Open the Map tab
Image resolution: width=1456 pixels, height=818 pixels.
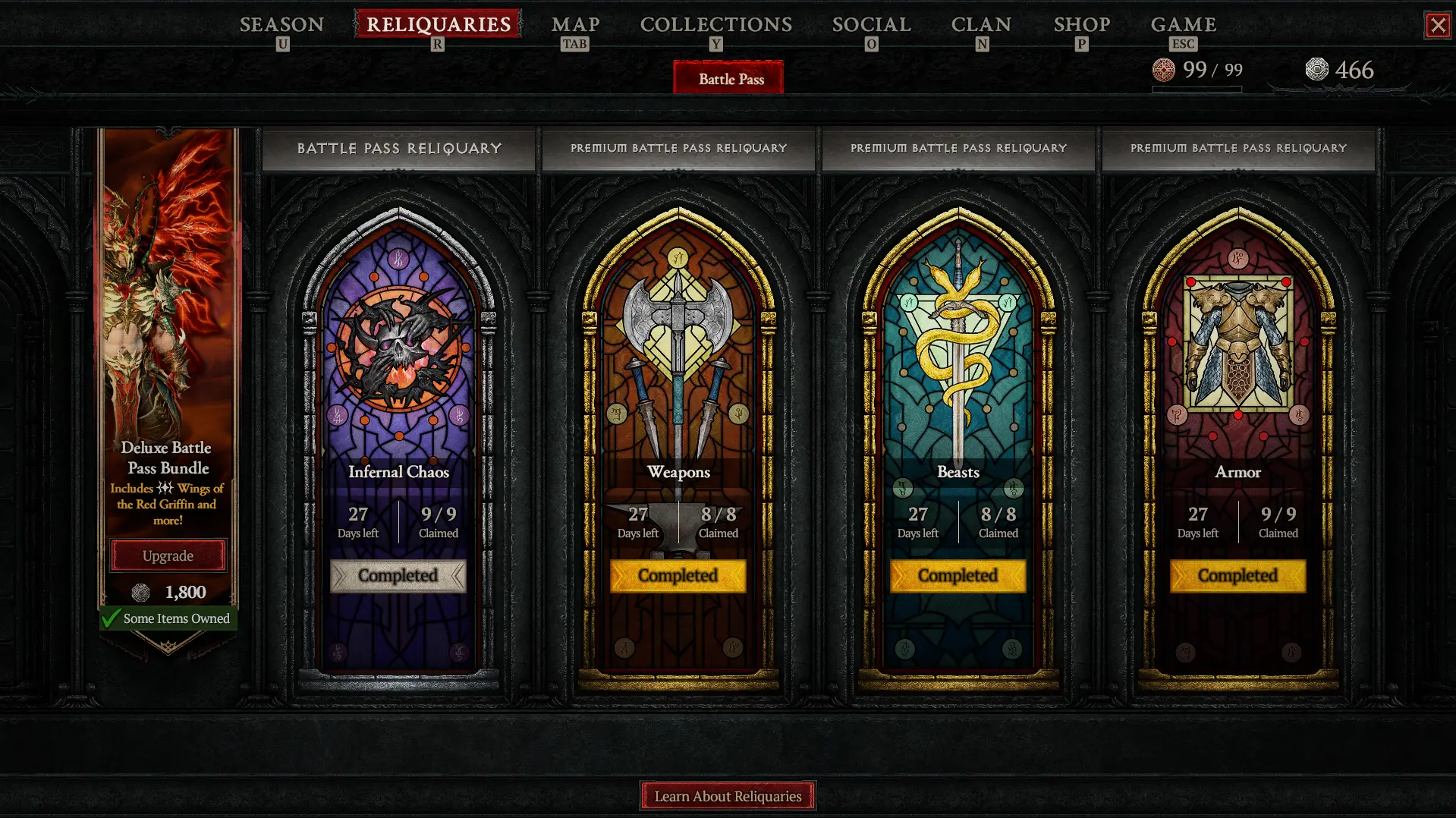coord(575,25)
